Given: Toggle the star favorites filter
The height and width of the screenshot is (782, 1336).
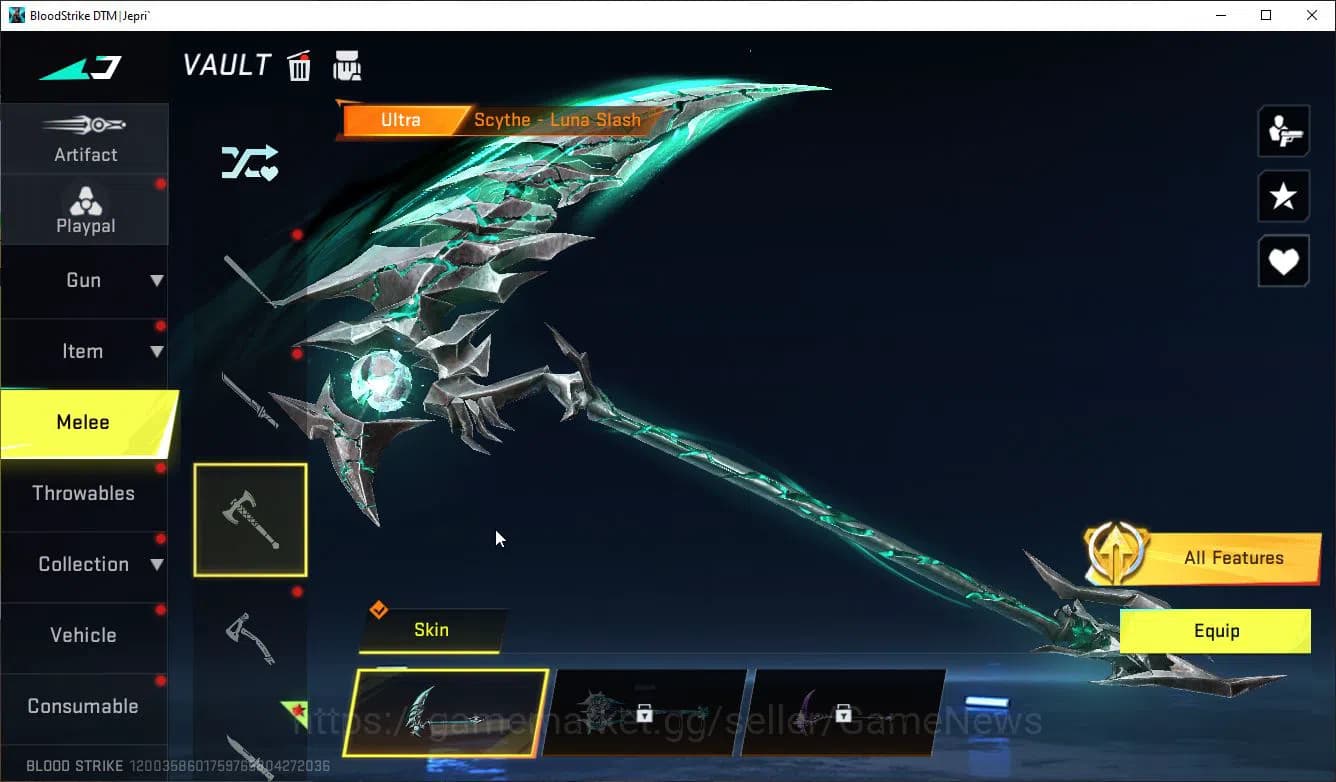Looking at the screenshot, I should tap(1283, 196).
